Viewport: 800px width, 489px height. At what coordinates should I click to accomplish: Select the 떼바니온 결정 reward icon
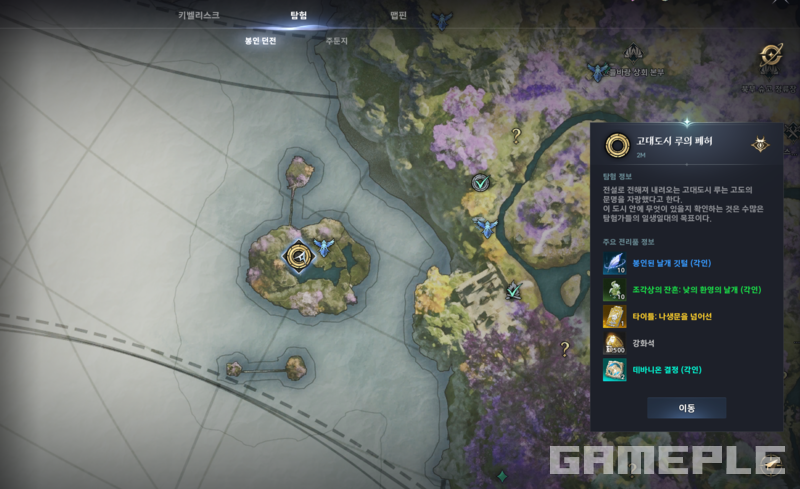(614, 371)
